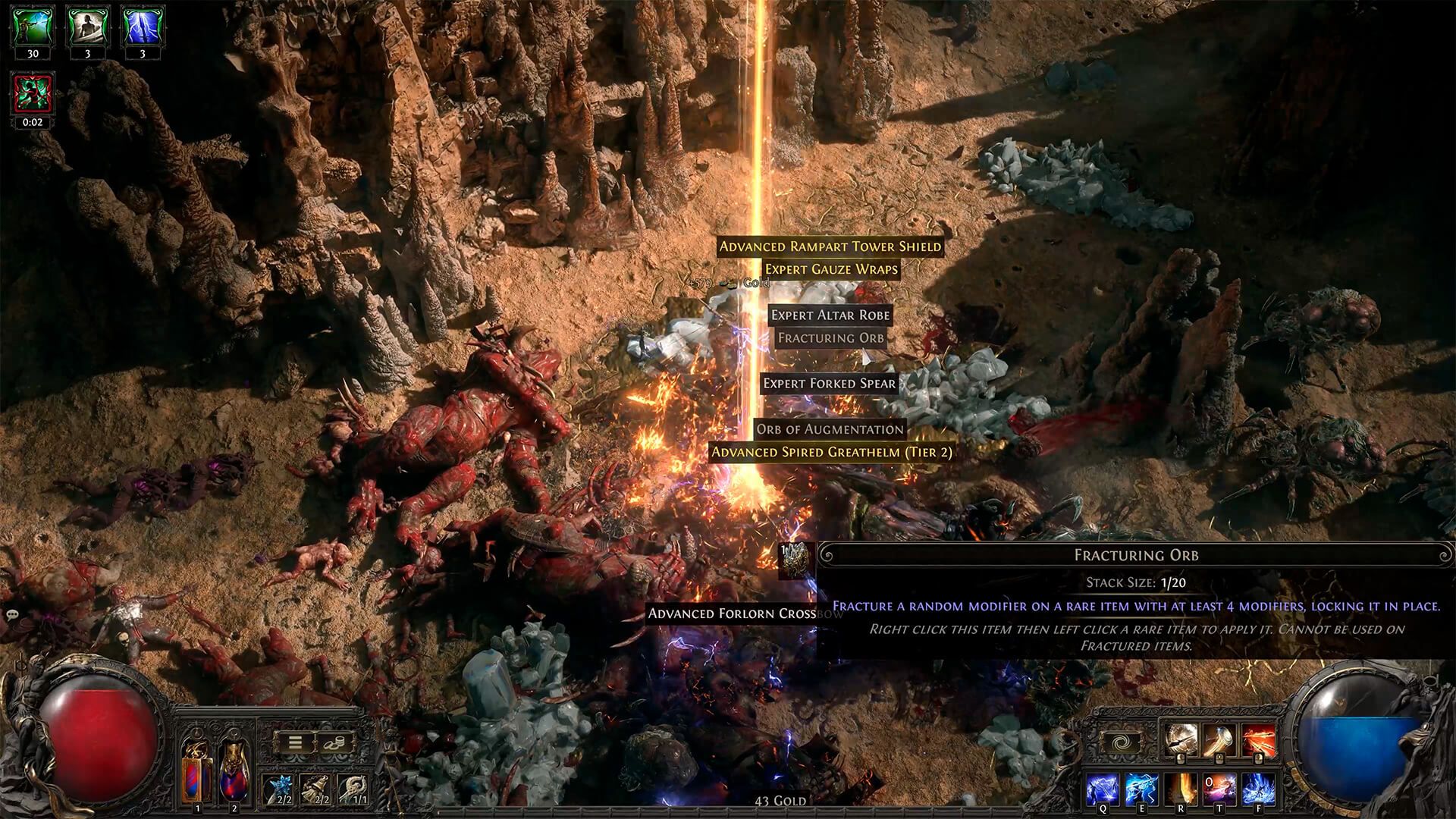Click the orange arrows skill icon
Screen dimensions: 1456x819
pyautogui.click(x=1259, y=739)
